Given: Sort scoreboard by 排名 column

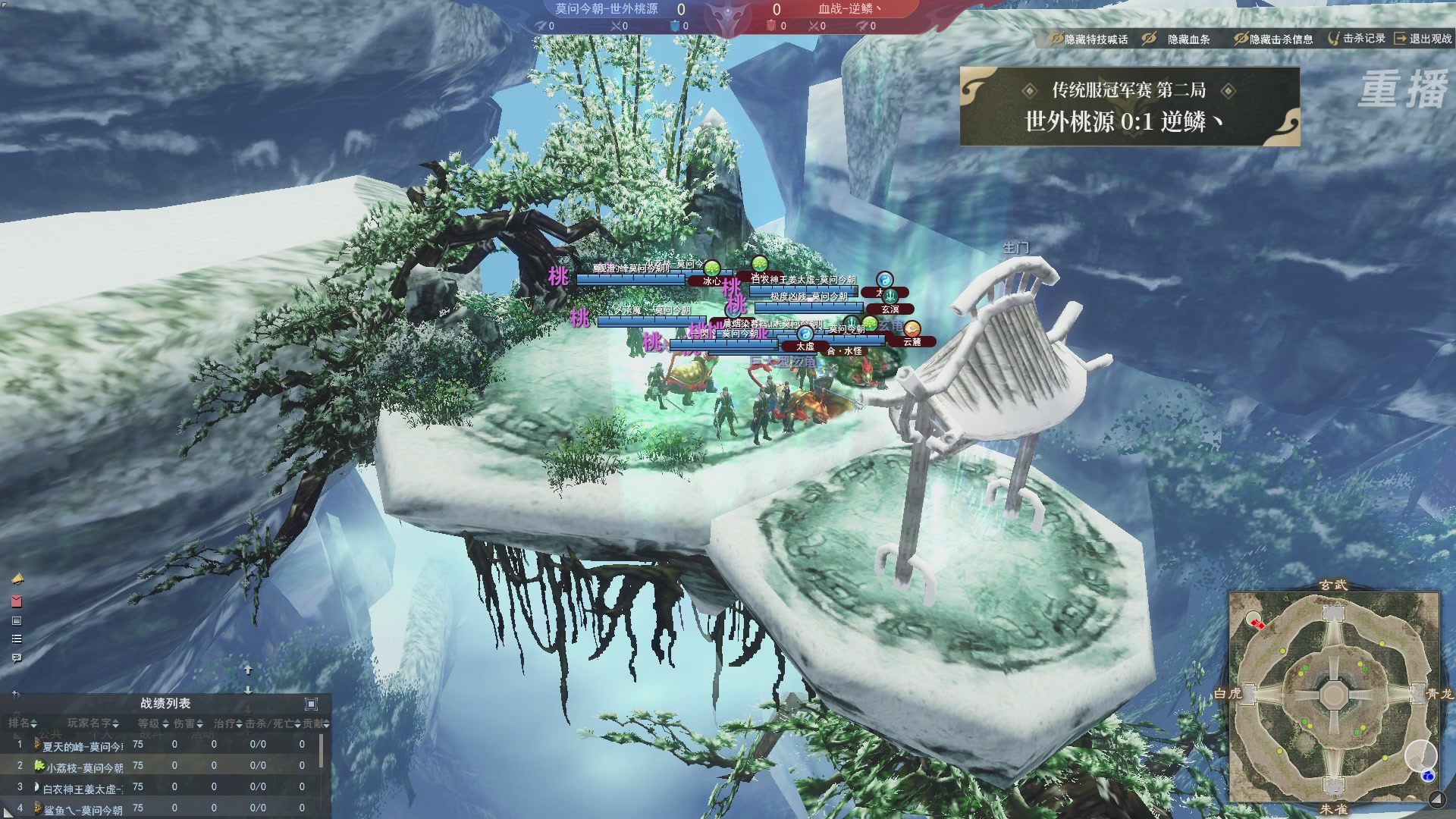Looking at the screenshot, I should 22,723.
